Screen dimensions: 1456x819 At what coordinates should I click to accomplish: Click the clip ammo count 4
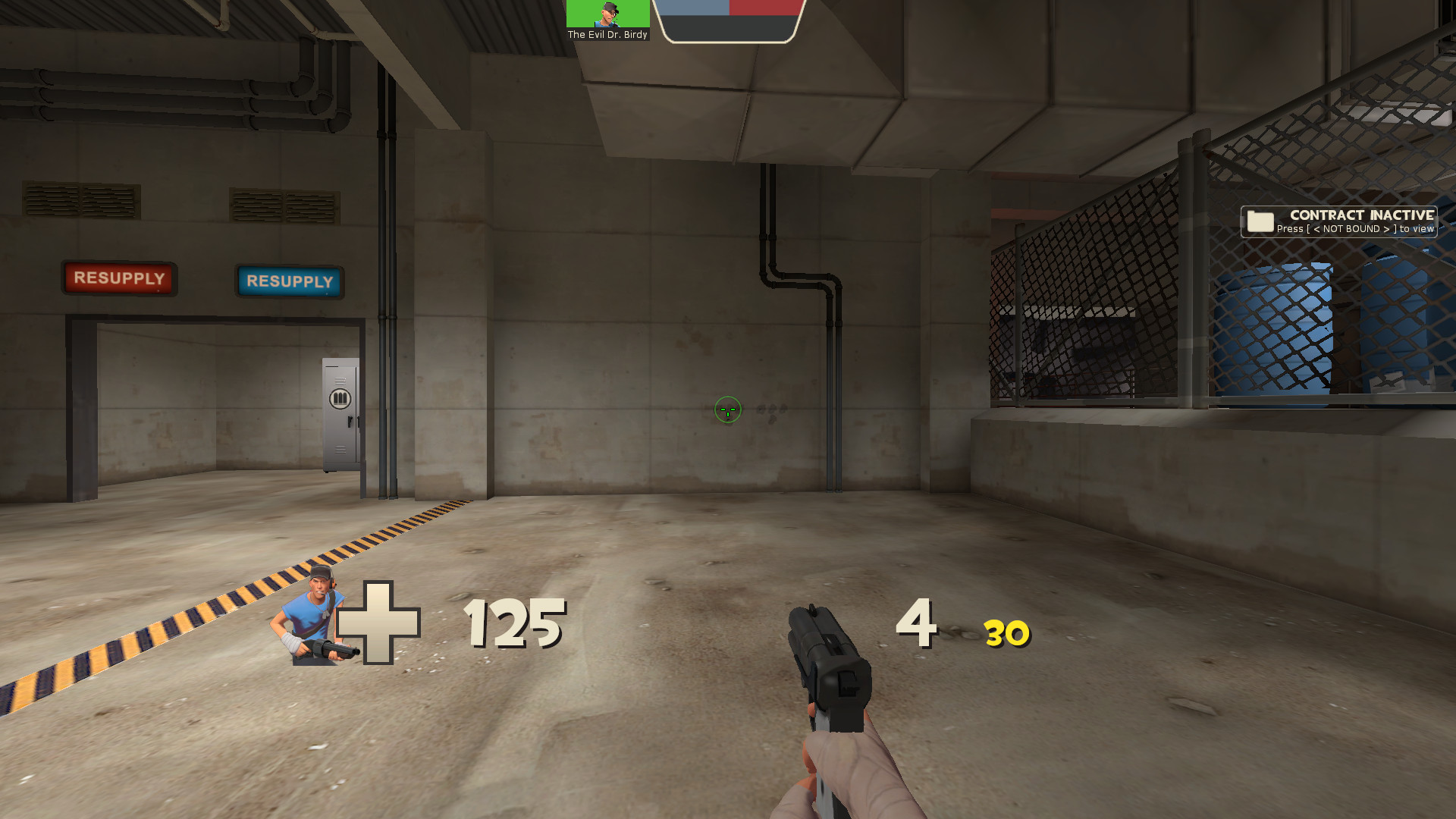click(x=915, y=624)
